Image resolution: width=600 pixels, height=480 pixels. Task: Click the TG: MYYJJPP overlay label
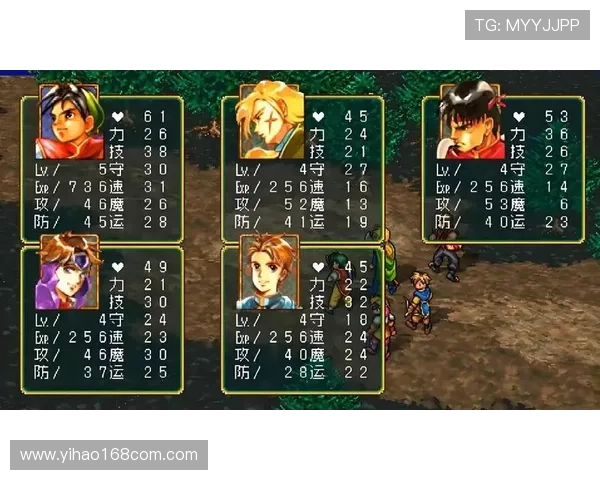(x=527, y=24)
